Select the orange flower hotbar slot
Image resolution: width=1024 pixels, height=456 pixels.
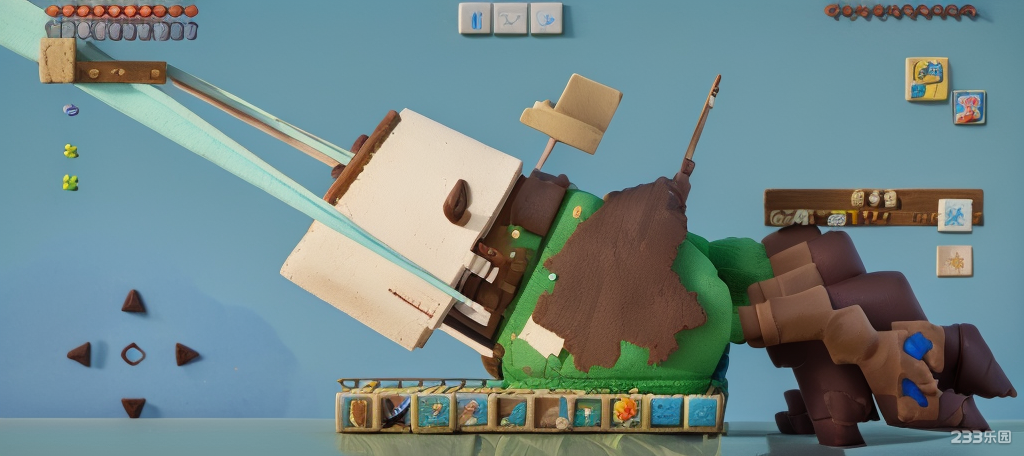pyautogui.click(x=626, y=410)
